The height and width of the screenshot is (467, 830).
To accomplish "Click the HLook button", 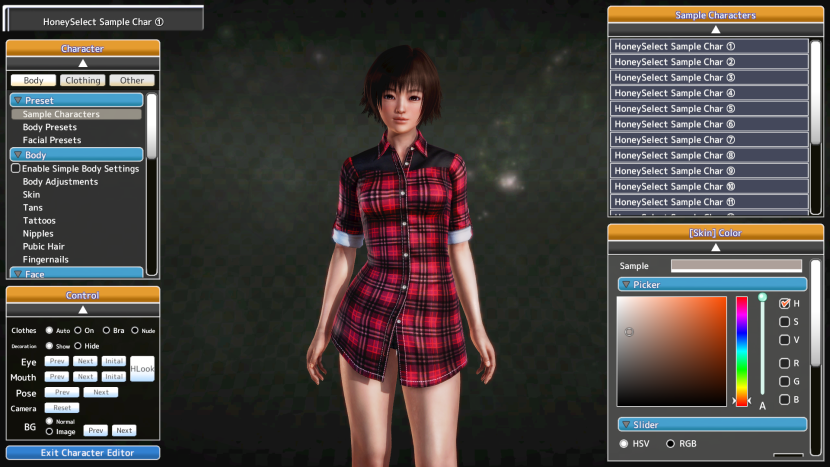I will click(x=142, y=368).
